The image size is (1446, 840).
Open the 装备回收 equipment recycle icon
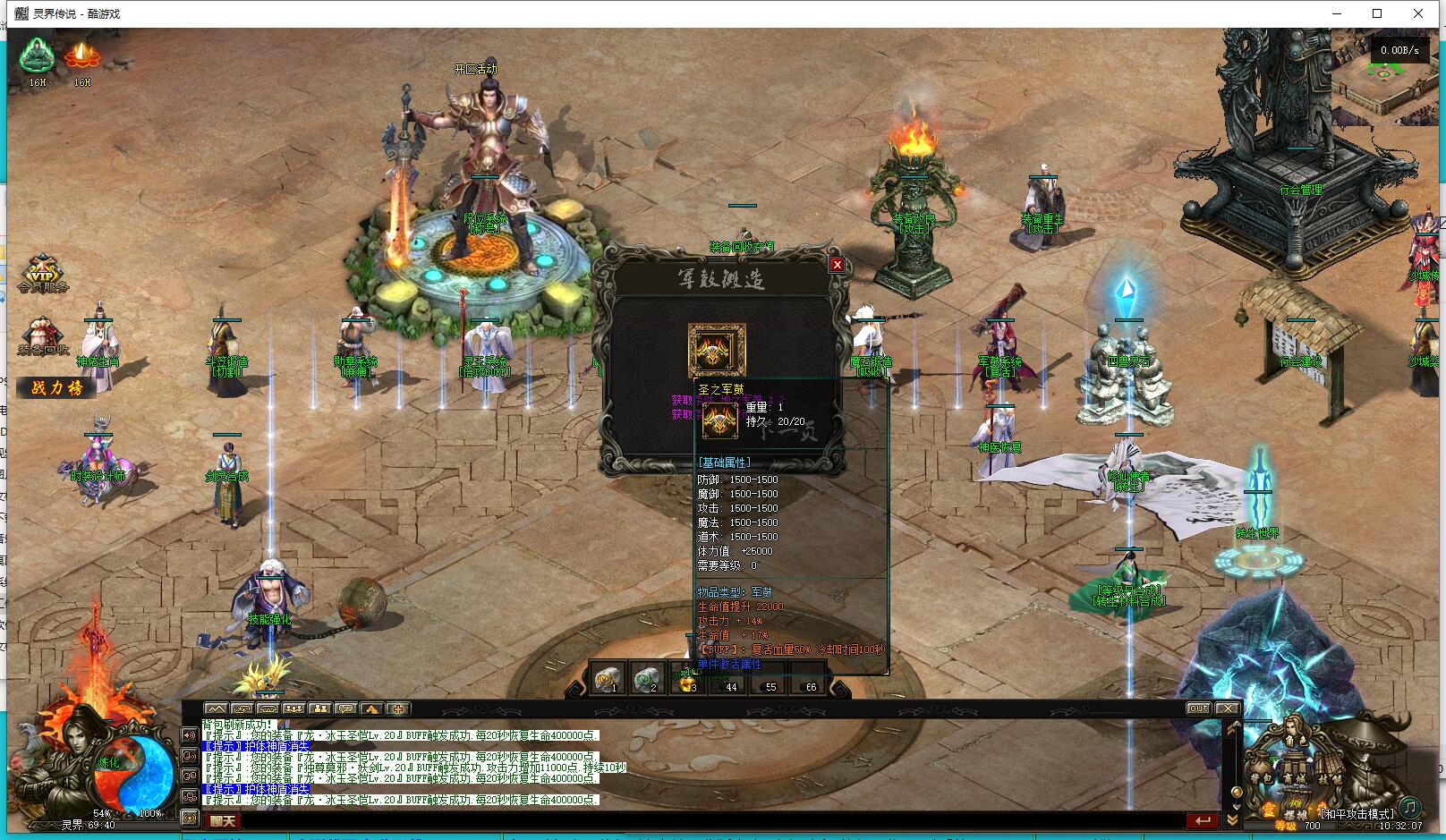41,336
